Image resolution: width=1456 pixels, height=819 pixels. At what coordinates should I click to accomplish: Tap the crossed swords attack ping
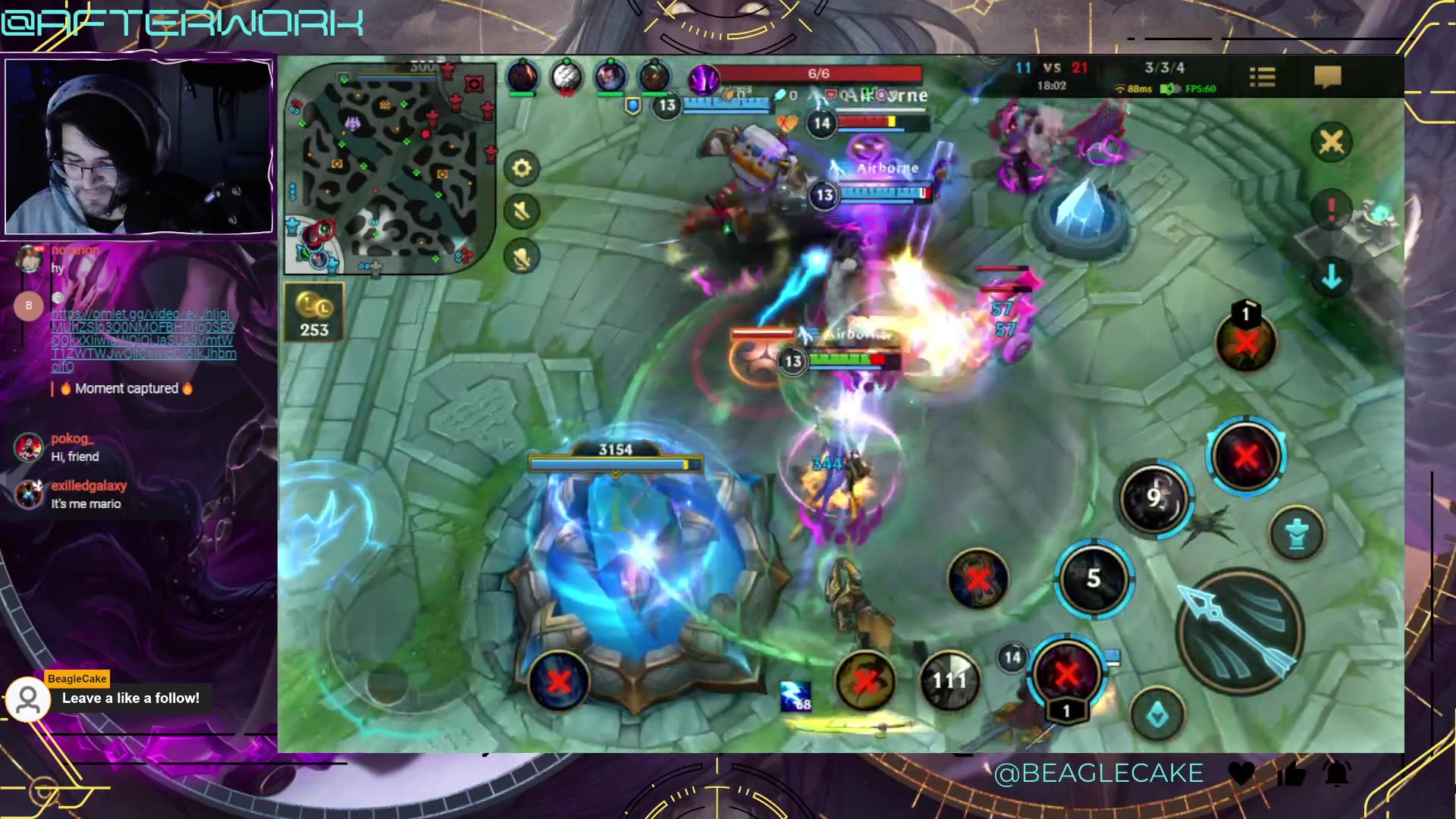[x=1332, y=142]
